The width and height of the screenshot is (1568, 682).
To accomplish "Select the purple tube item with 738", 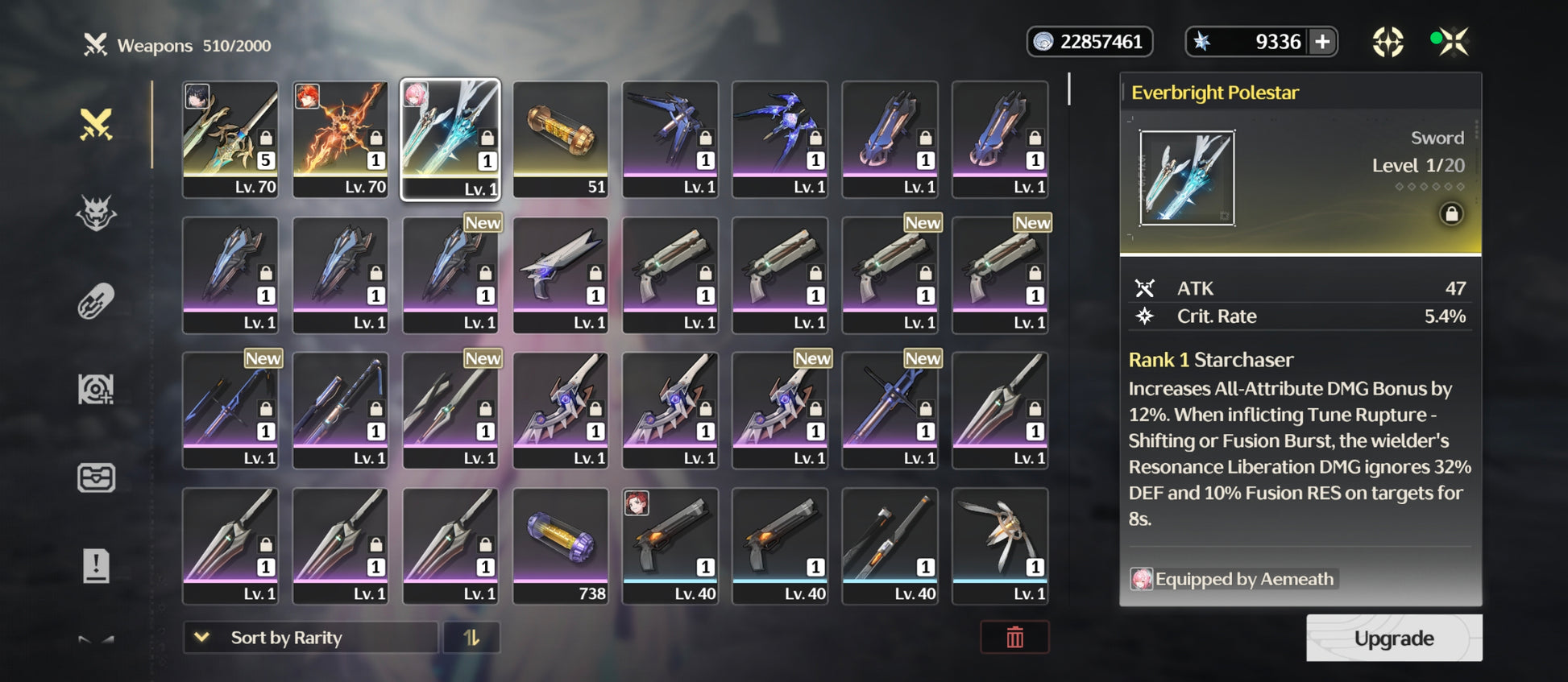I will click(561, 545).
